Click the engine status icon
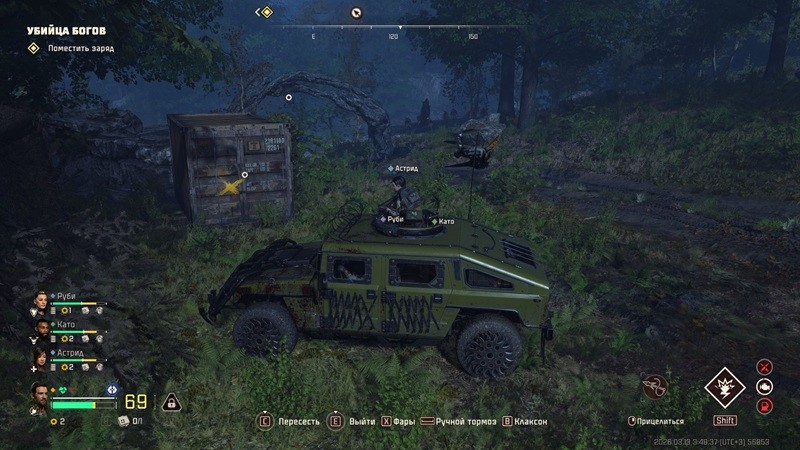This screenshot has width=800, height=450. click(765, 386)
